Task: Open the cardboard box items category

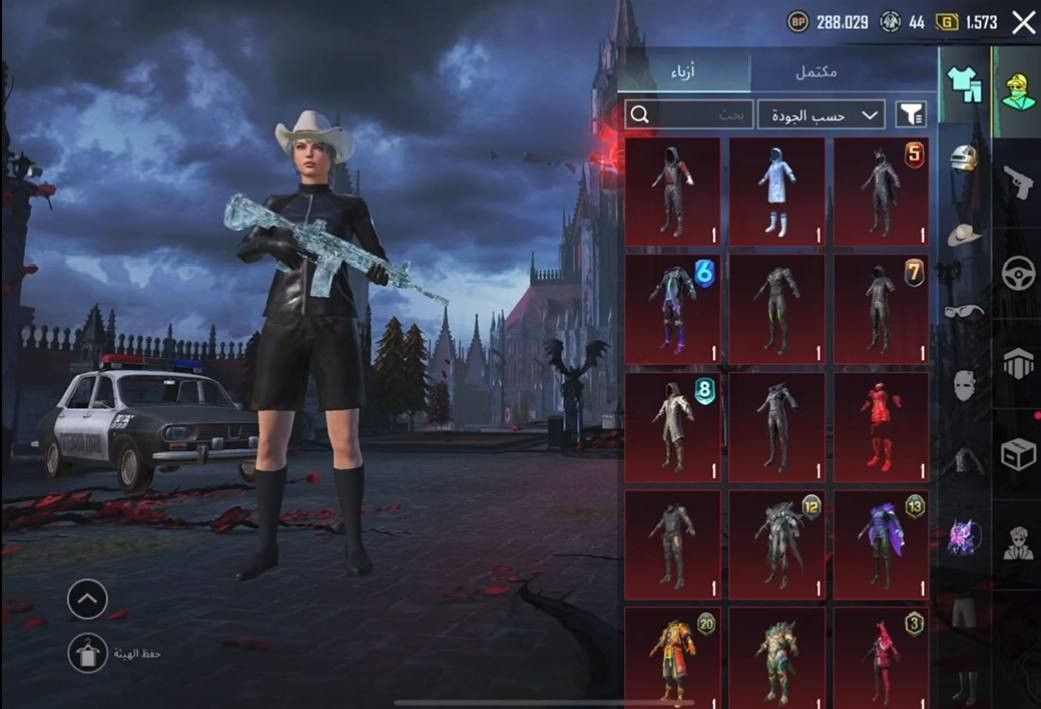Action: tap(1017, 453)
